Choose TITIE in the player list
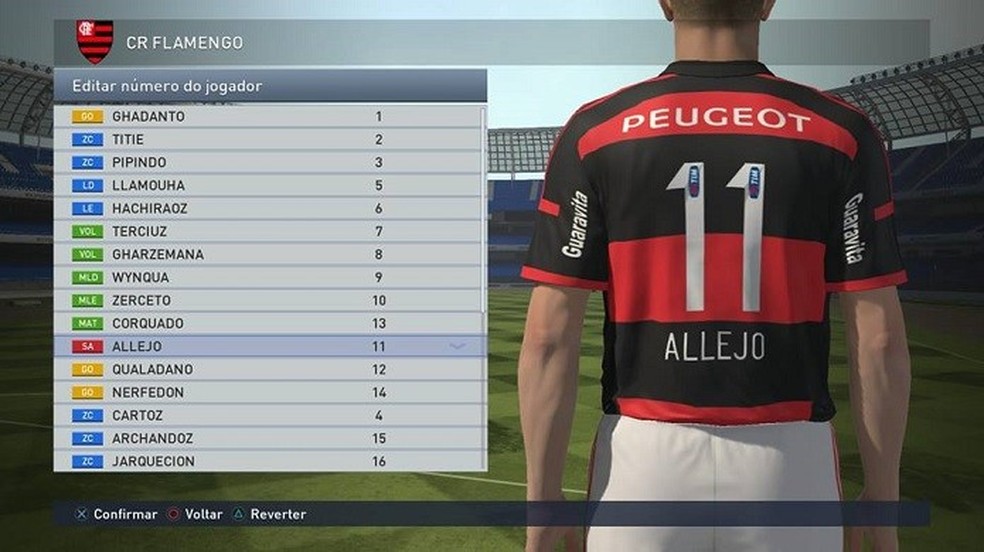This screenshot has height=552, width=984. (268, 139)
